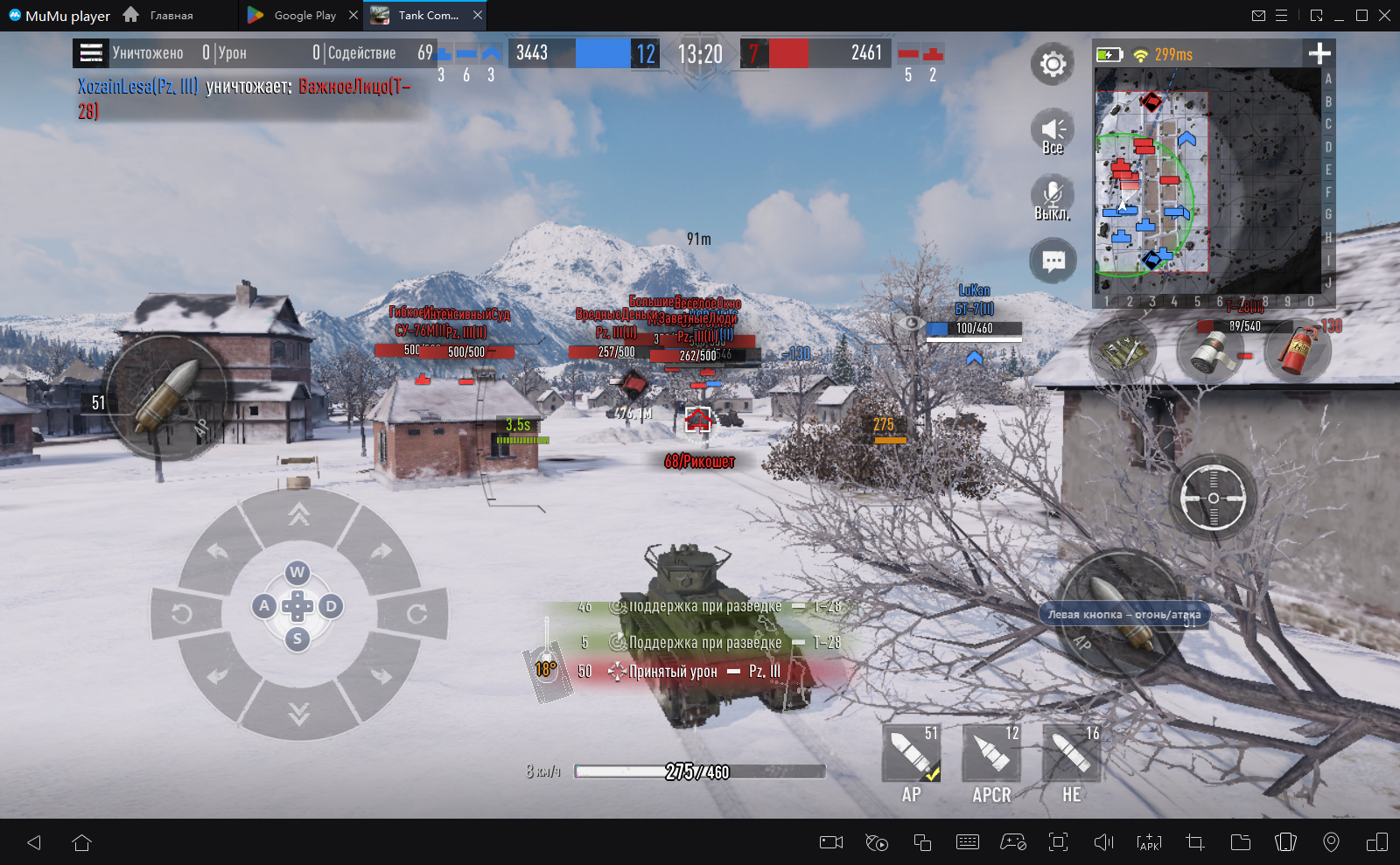Activate the sniper scope aim button

[1213, 498]
